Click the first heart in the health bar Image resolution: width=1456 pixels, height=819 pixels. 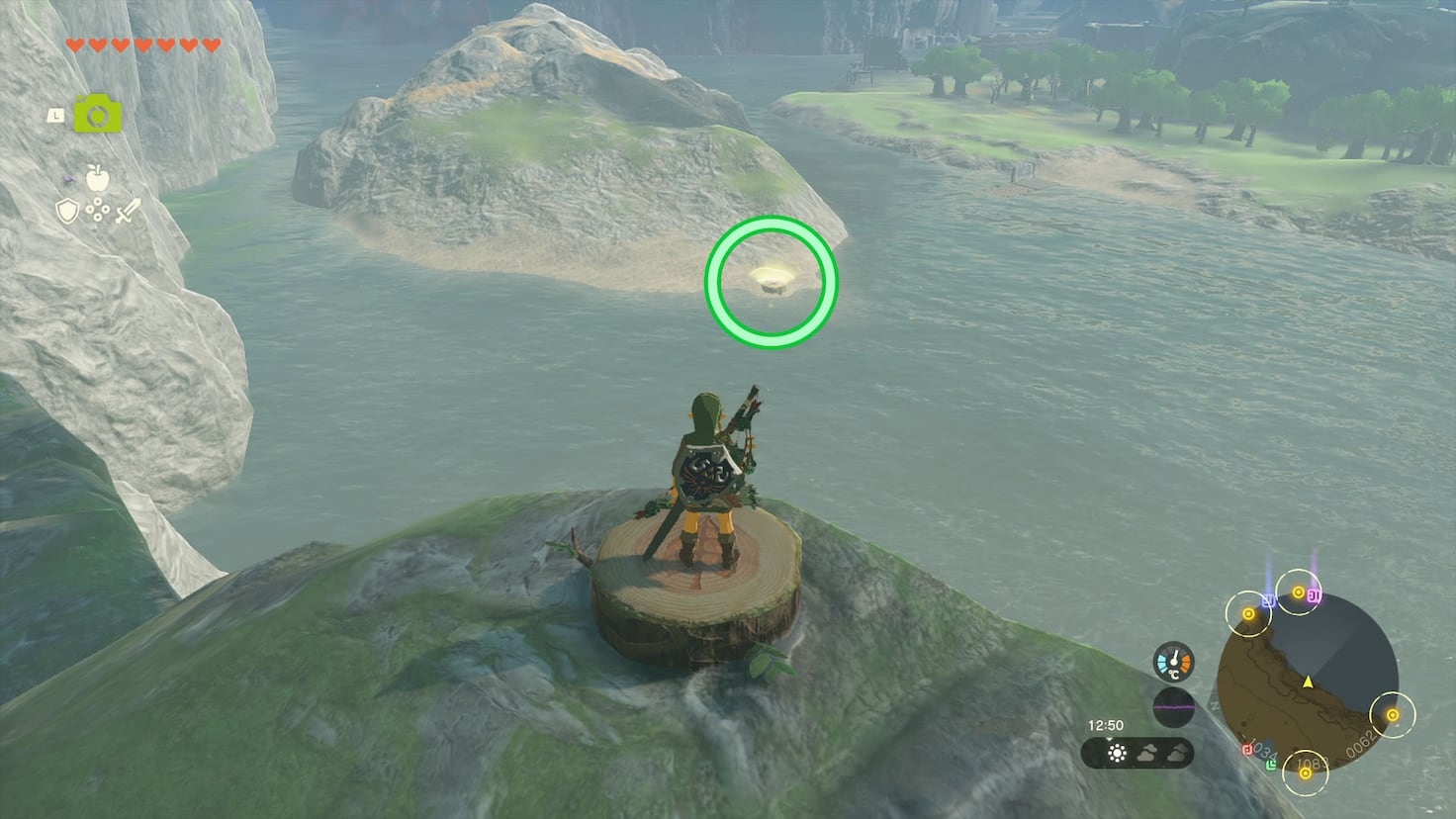tap(75, 44)
